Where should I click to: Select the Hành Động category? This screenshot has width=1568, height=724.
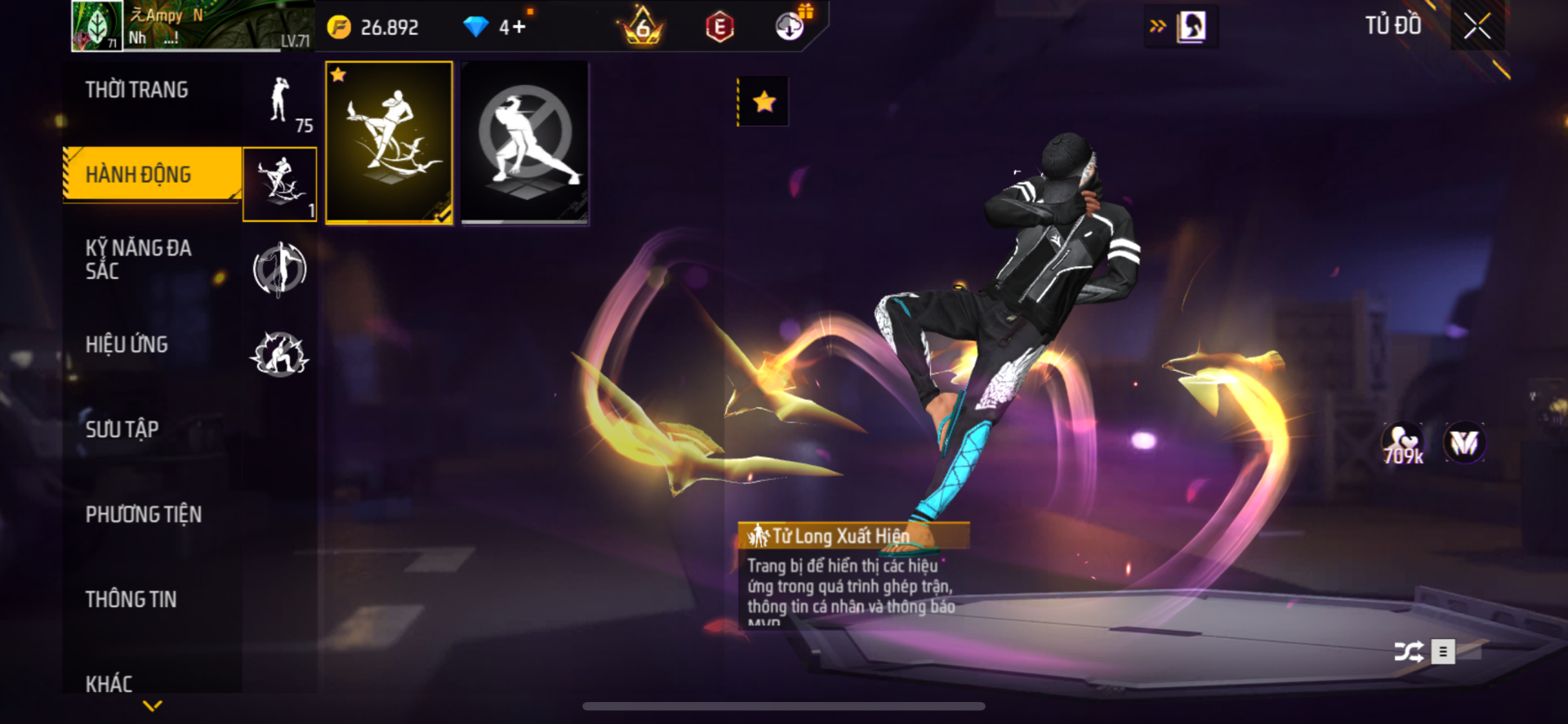click(x=139, y=174)
